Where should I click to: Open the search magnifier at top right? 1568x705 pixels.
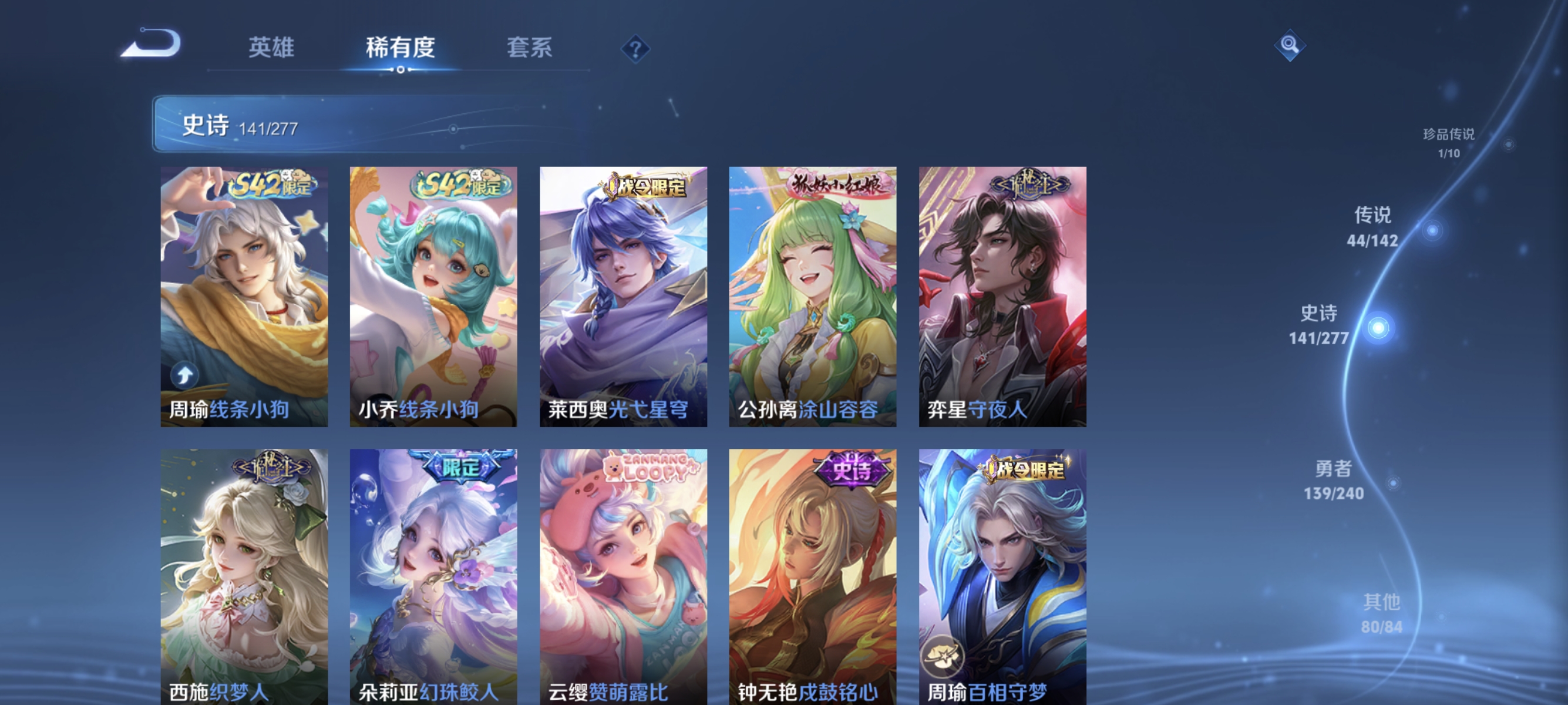point(1290,44)
